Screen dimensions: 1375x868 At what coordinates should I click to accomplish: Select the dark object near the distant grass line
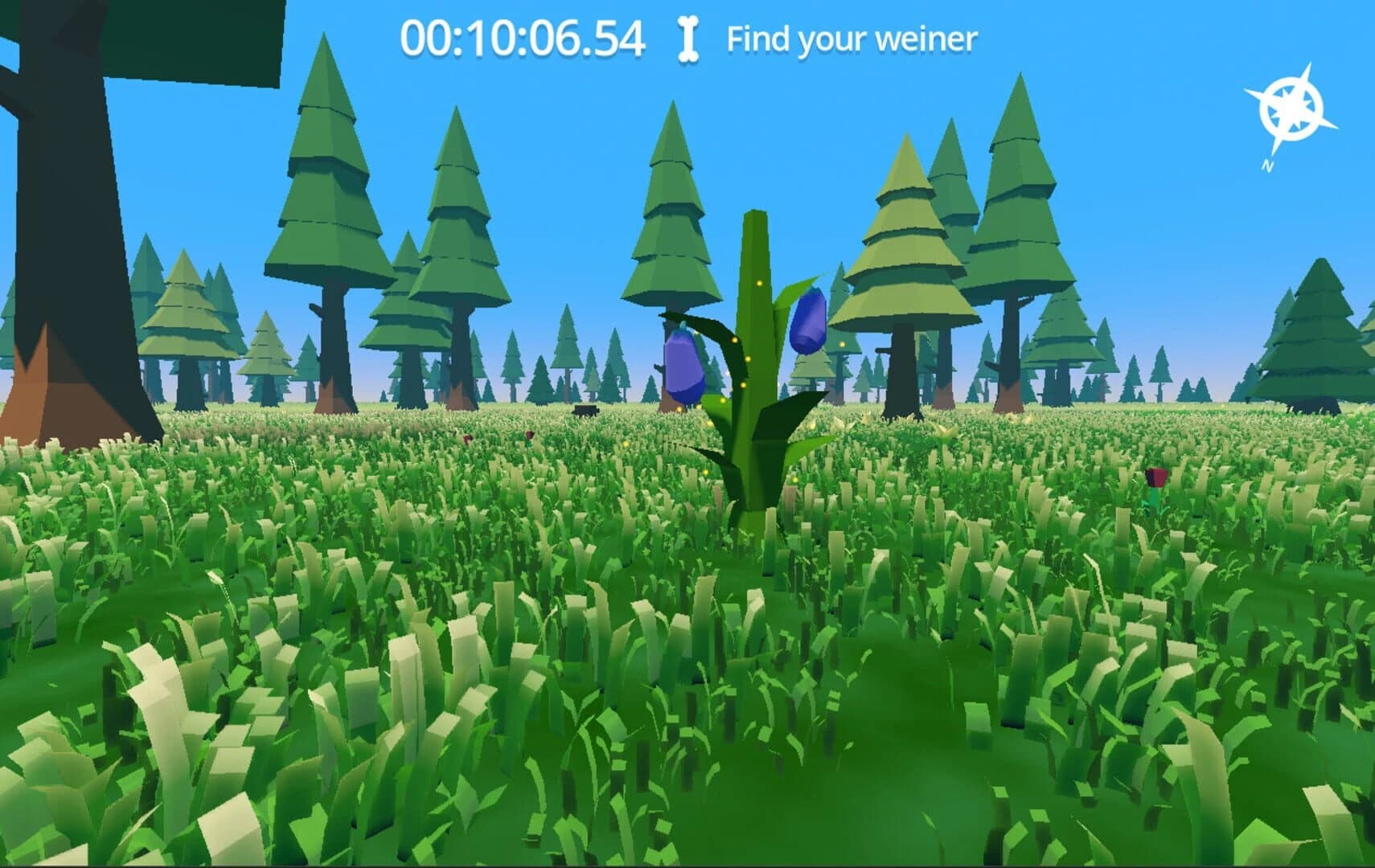(584, 411)
